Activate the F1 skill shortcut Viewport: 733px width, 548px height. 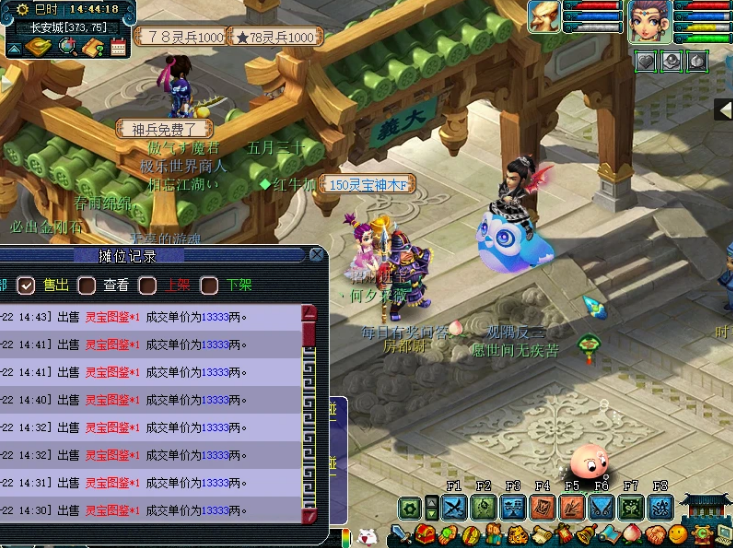tap(453, 507)
